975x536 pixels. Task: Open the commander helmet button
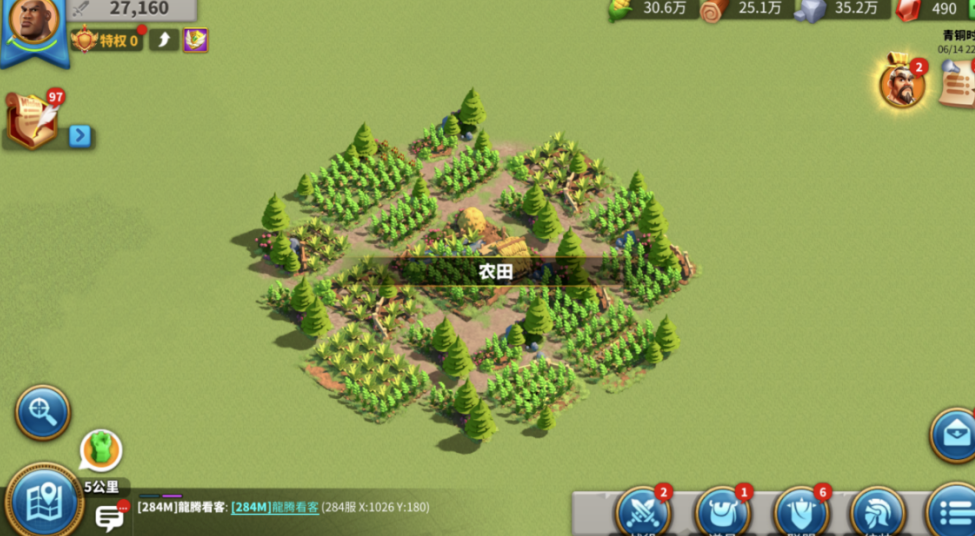[x=877, y=513]
